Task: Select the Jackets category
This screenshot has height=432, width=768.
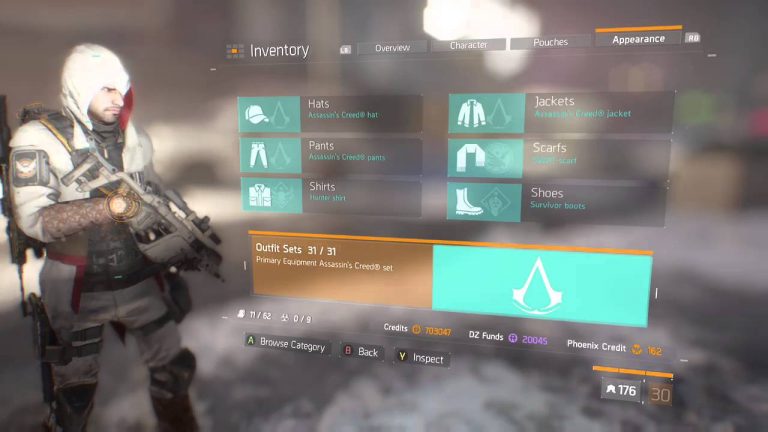Action: pyautogui.click(x=560, y=111)
